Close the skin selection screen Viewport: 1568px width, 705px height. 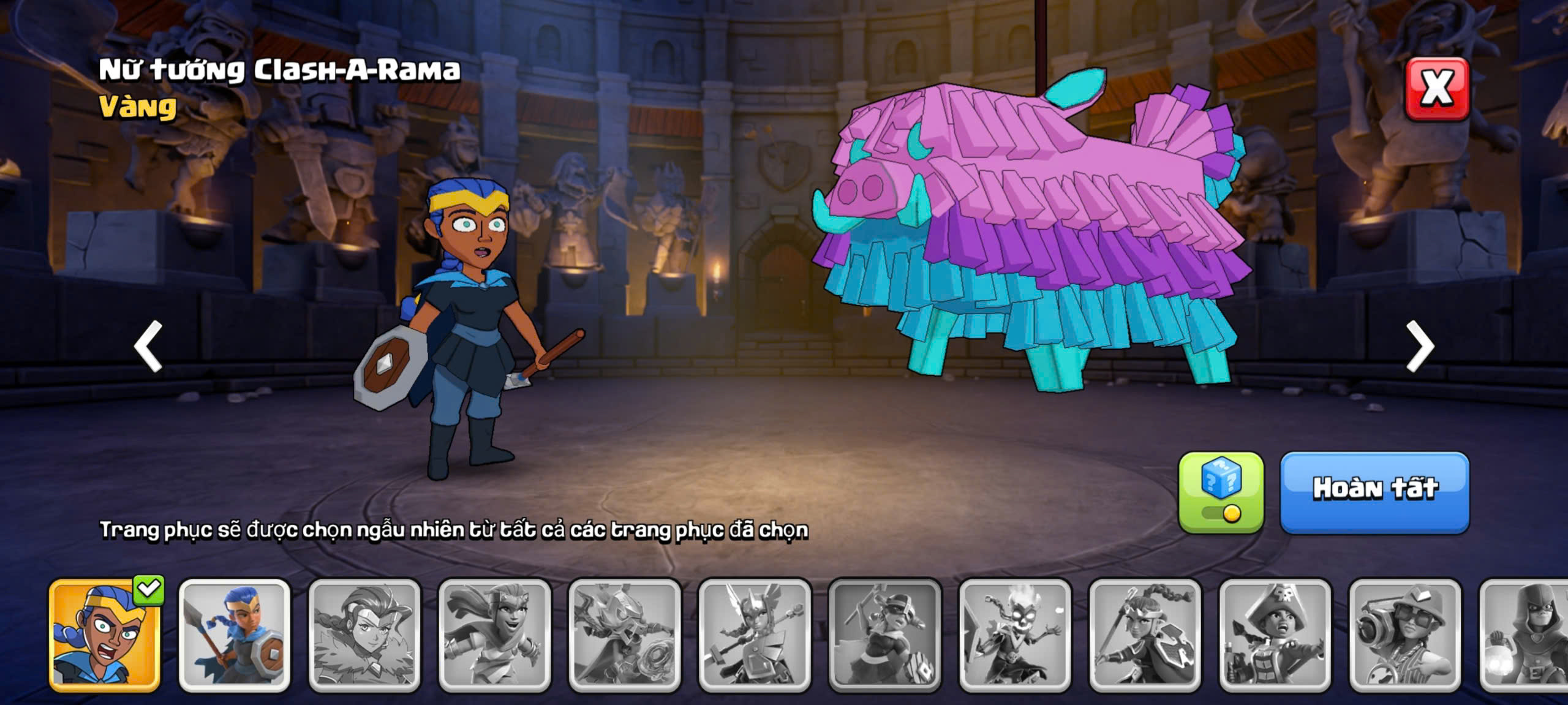pos(1436,89)
